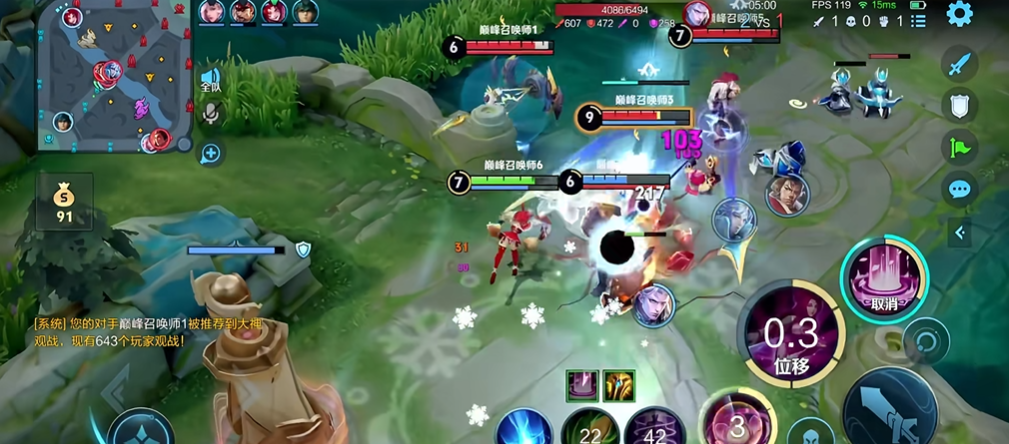The height and width of the screenshot is (444, 1009).
Task: Toggle the 全队 team voice speaker
Action: point(210,79)
